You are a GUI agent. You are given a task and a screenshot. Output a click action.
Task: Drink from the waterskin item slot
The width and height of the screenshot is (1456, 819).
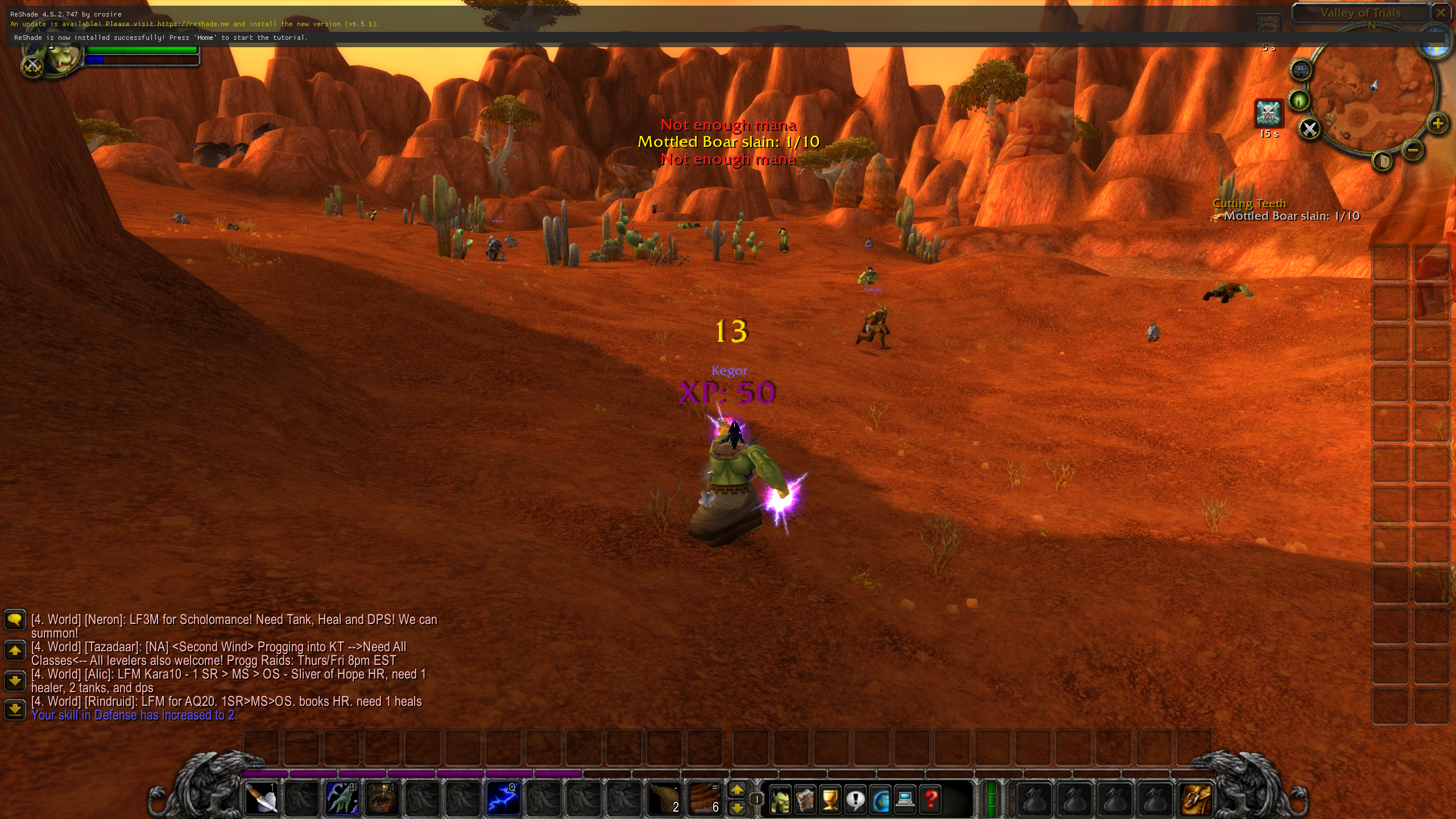point(665,799)
